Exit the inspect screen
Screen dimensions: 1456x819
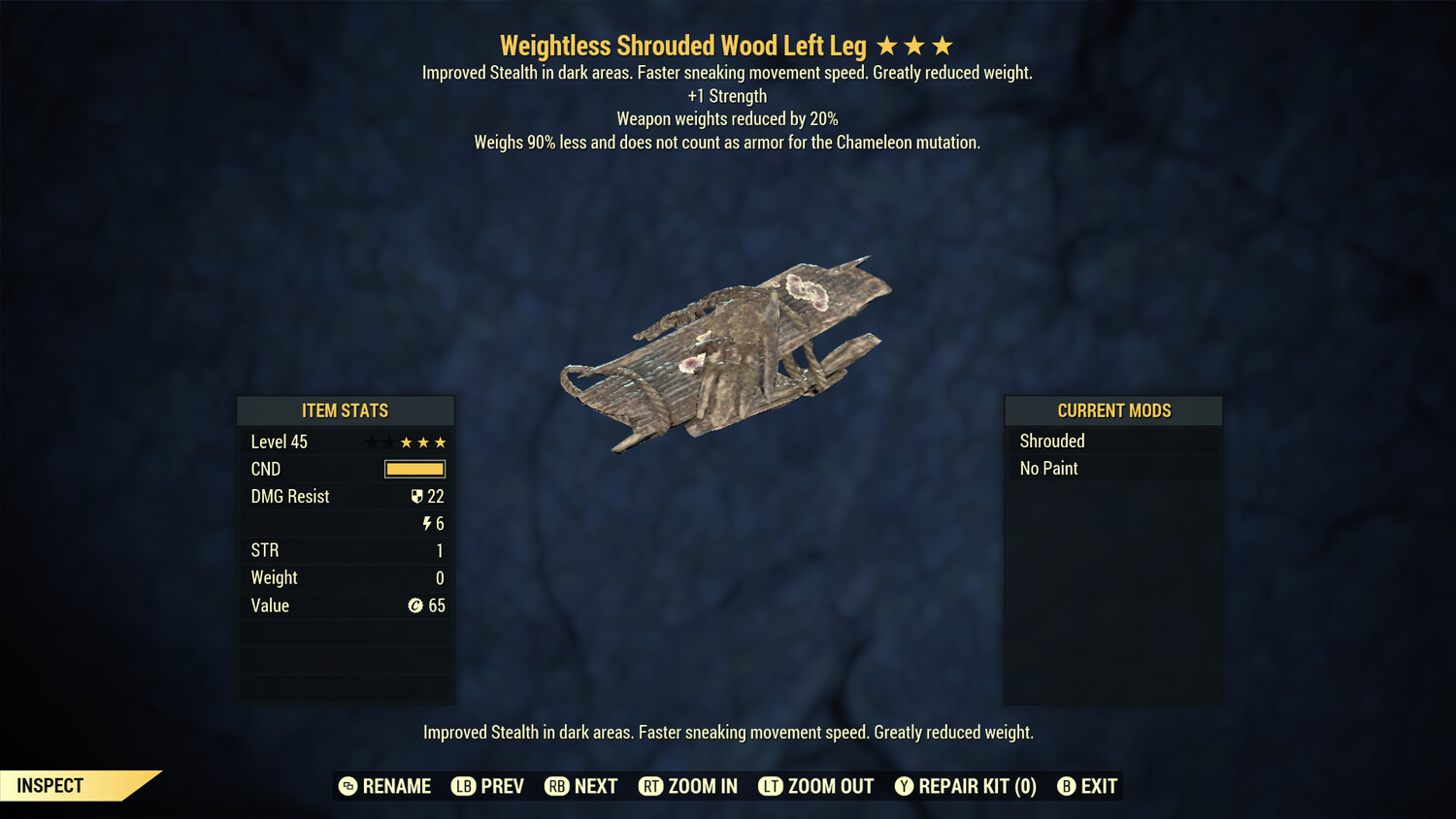pyautogui.click(x=1087, y=786)
